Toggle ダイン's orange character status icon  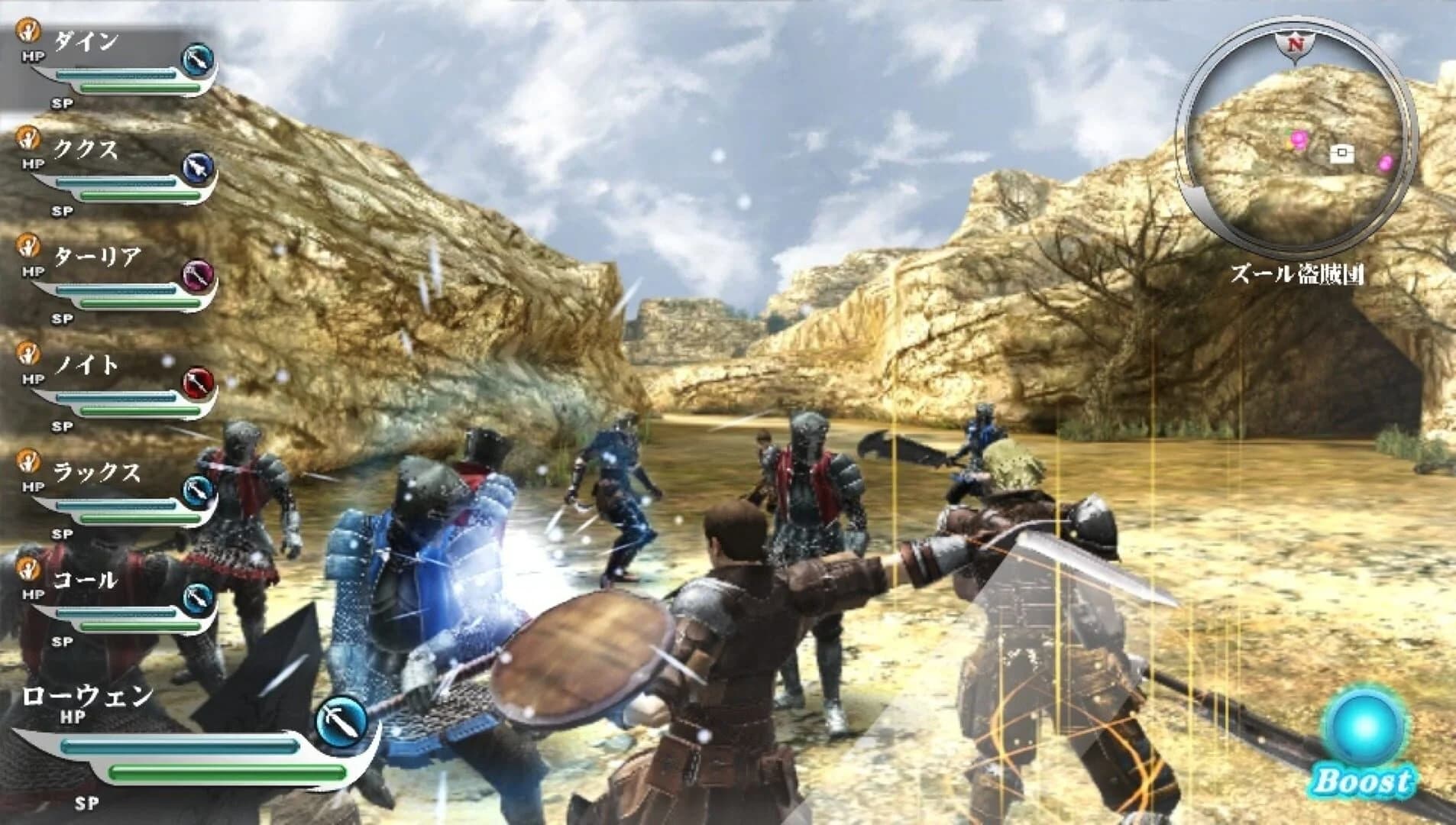click(29, 32)
